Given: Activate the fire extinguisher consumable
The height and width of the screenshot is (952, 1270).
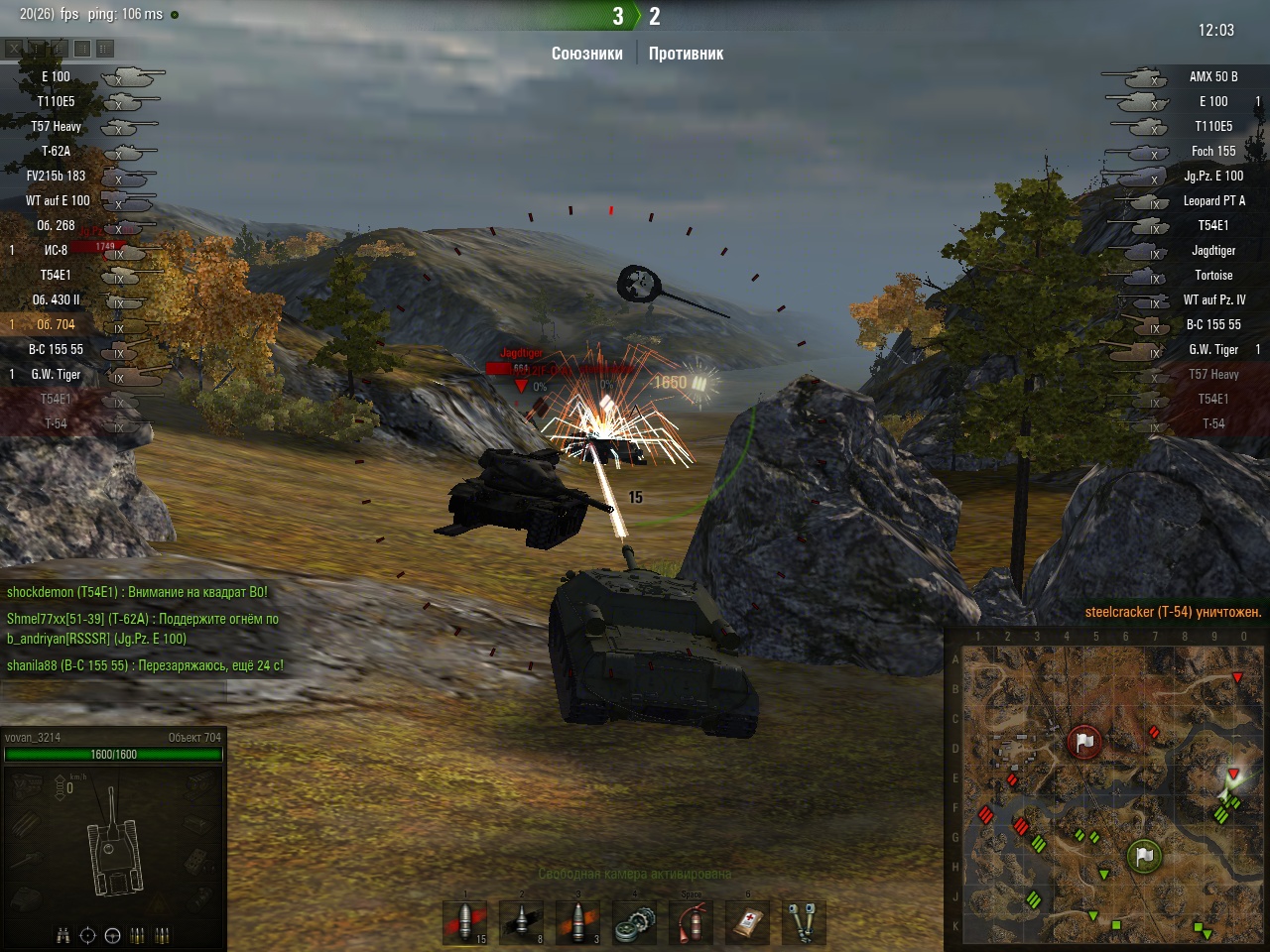Looking at the screenshot, I should click(692, 923).
